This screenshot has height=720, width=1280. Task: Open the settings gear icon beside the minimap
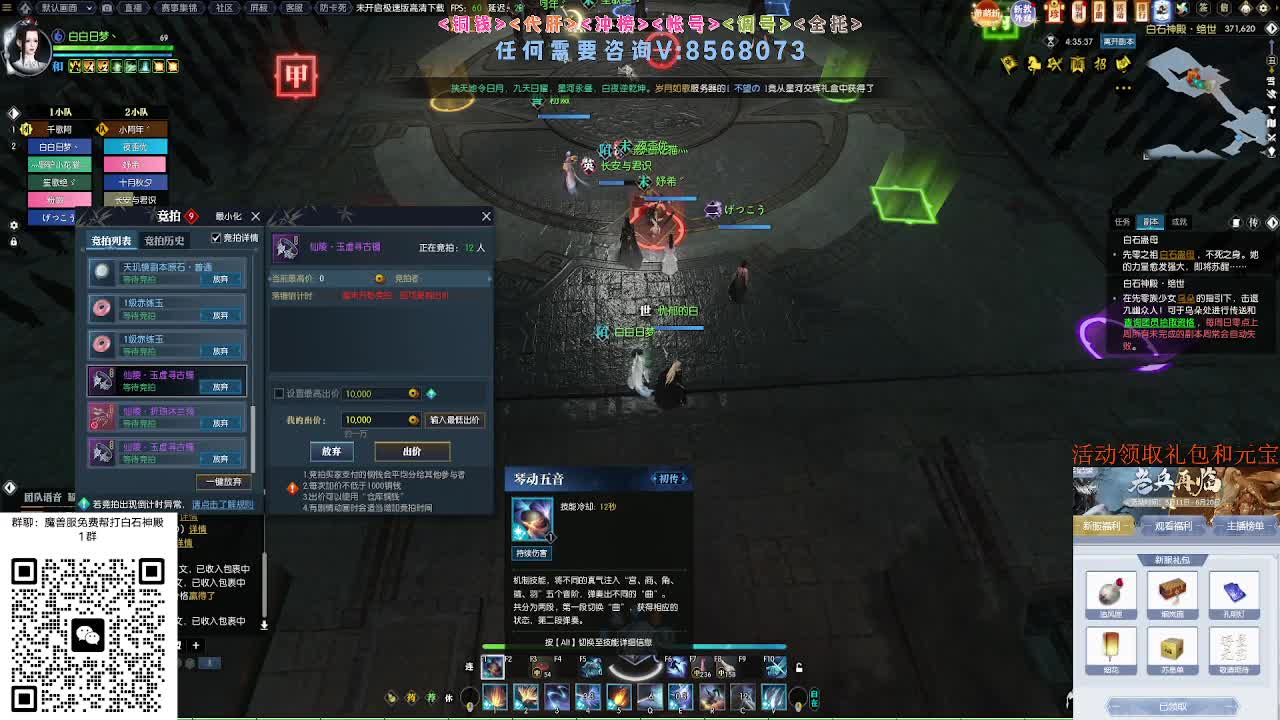point(1262,8)
